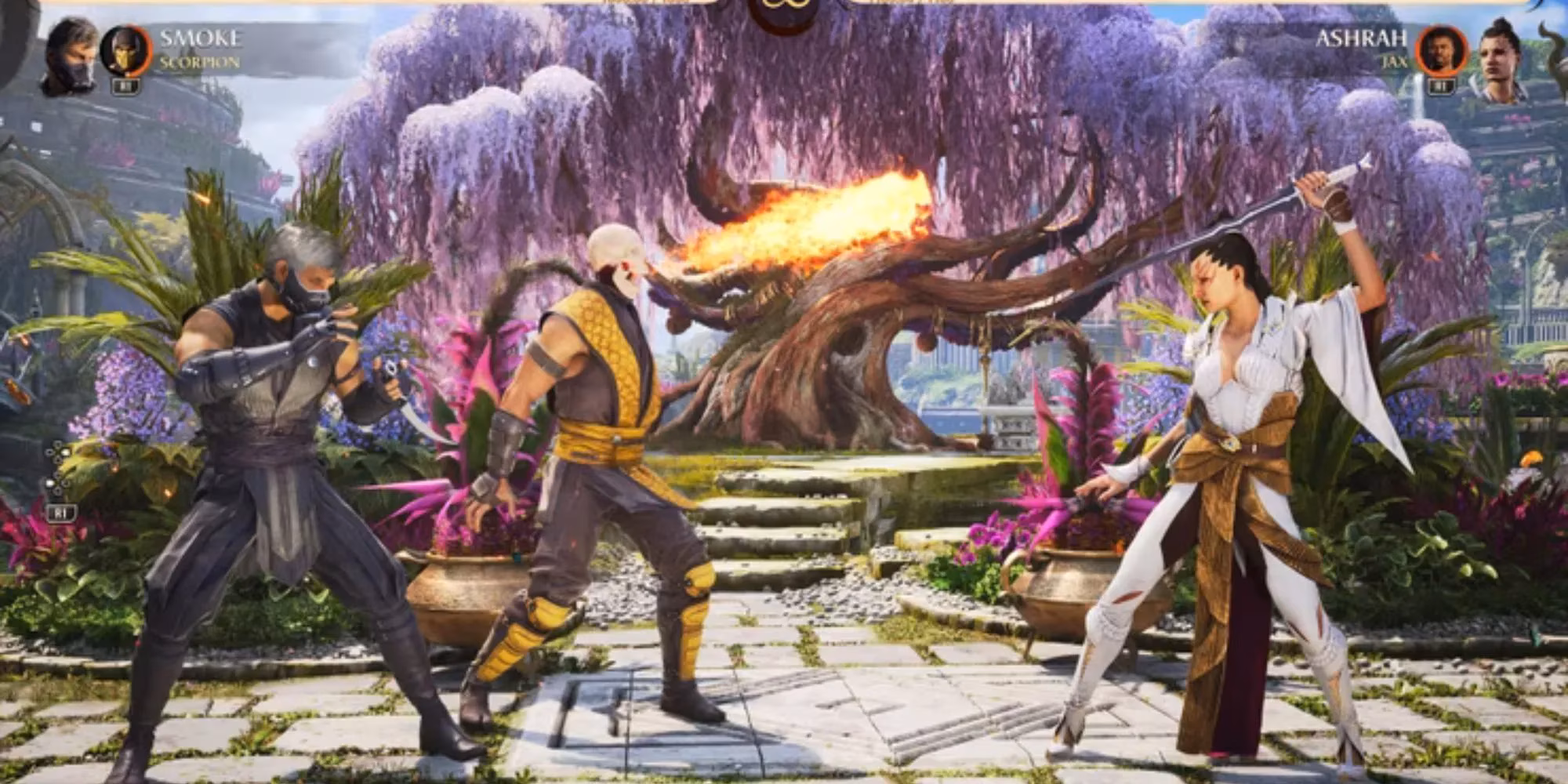Click the R1 button prompt above the flowers
This screenshot has width=1568, height=784.
point(62,513)
